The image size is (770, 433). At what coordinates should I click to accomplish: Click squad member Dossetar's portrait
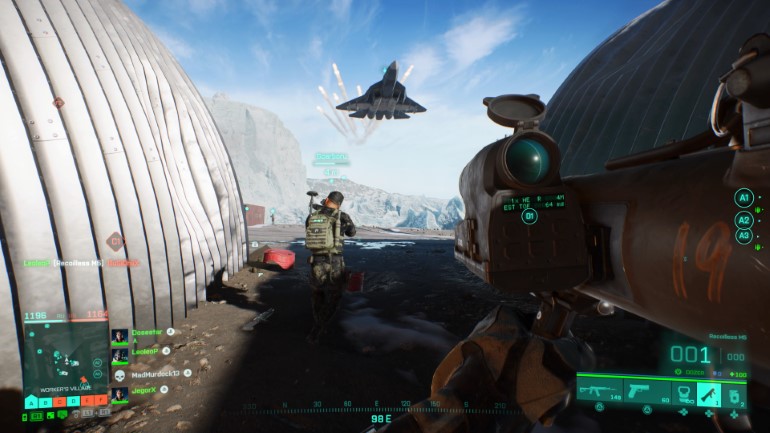pos(119,336)
